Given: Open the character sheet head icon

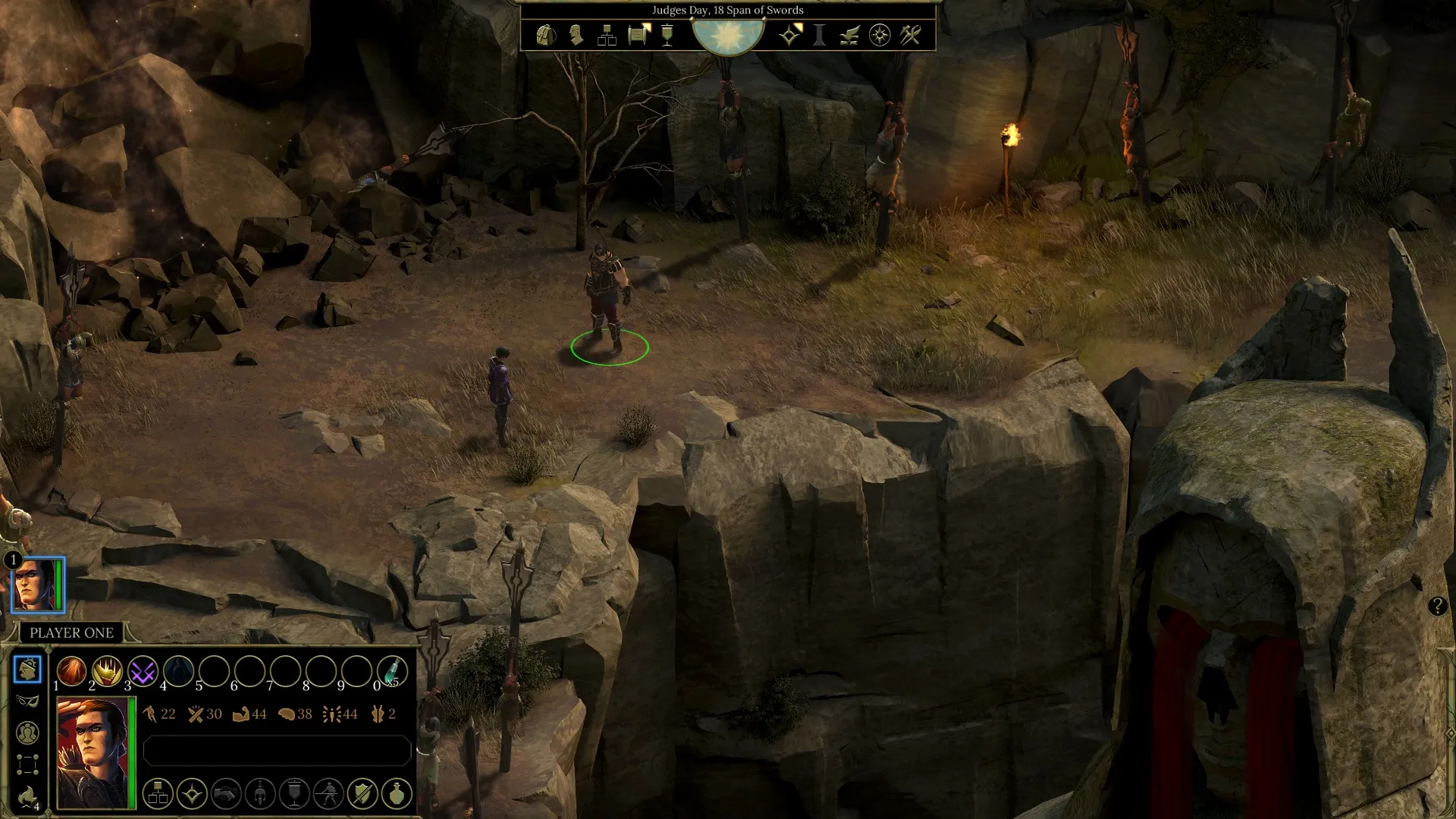Looking at the screenshot, I should click(576, 35).
